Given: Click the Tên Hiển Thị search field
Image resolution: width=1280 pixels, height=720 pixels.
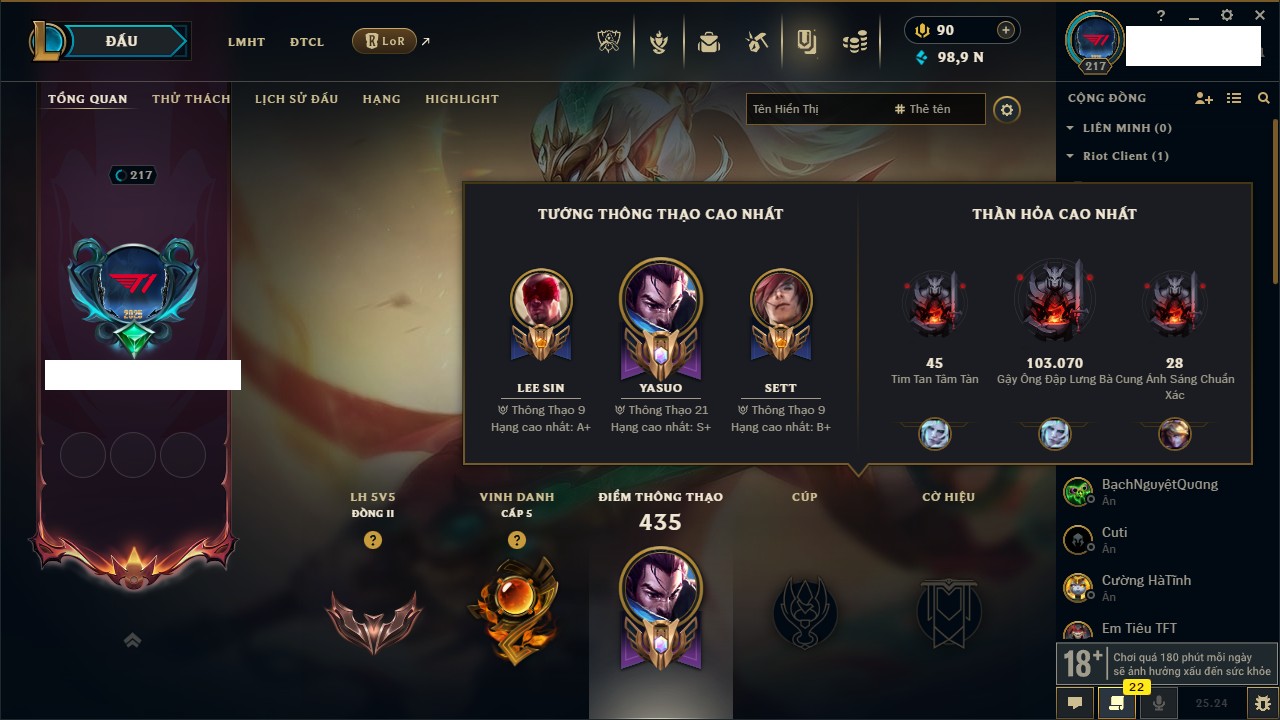Looking at the screenshot, I should point(815,109).
